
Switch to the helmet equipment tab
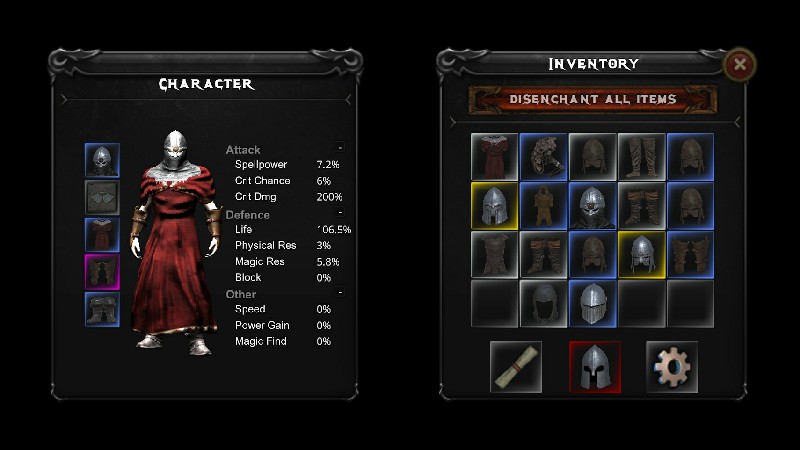point(595,366)
